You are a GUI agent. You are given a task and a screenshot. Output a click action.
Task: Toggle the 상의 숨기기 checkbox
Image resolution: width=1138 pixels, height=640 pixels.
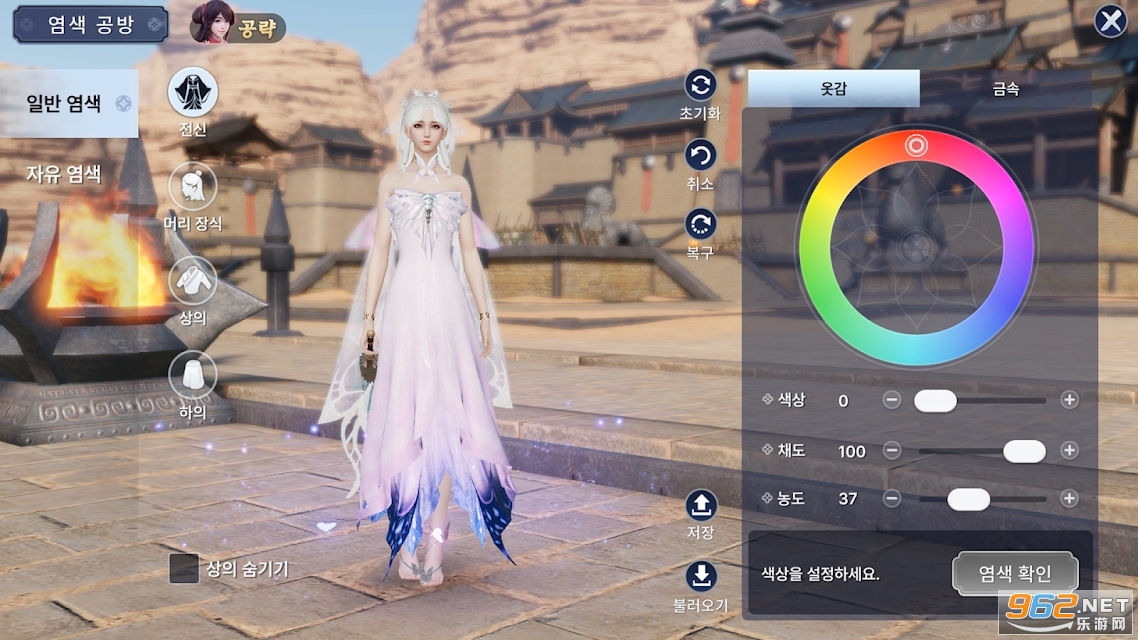coord(184,569)
